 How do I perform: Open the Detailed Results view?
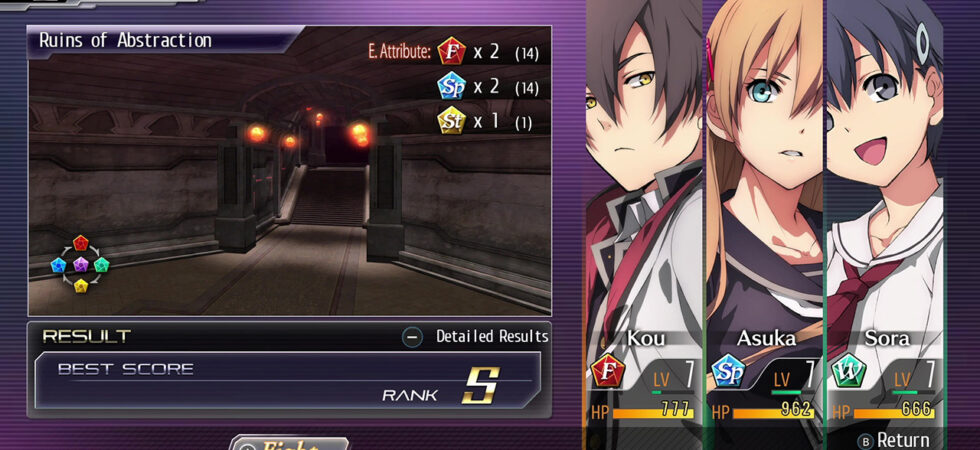coord(476,337)
